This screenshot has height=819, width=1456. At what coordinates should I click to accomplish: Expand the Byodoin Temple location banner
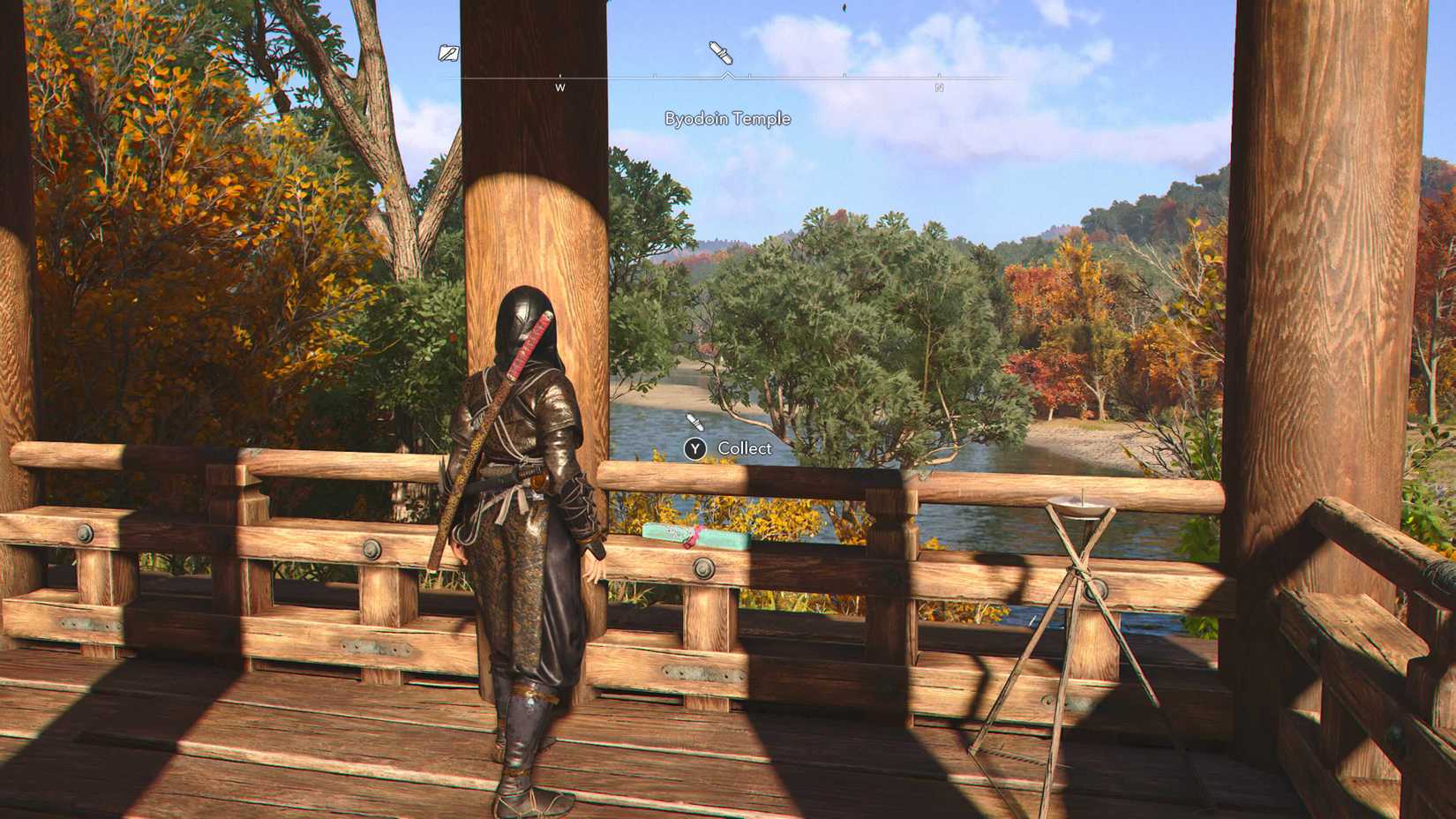(728, 117)
